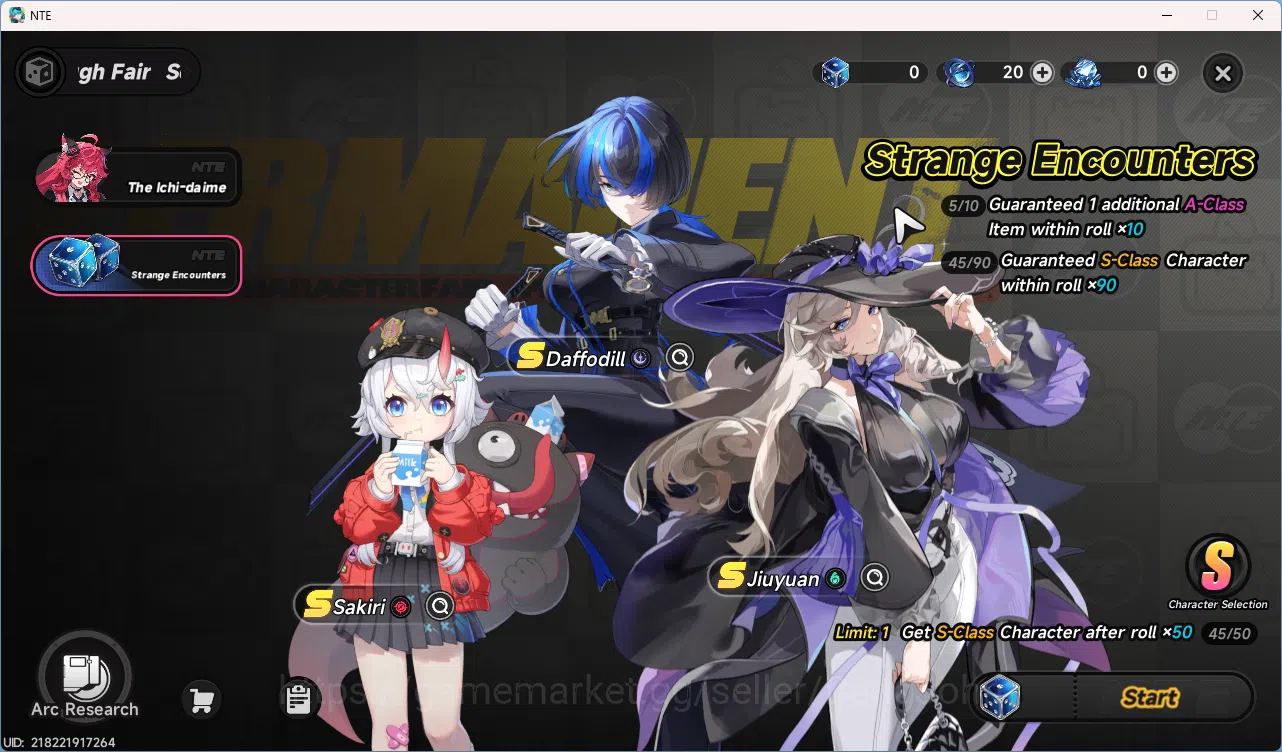The image size is (1282, 752).
Task: Magnify details for Sakiri
Action: (440, 605)
